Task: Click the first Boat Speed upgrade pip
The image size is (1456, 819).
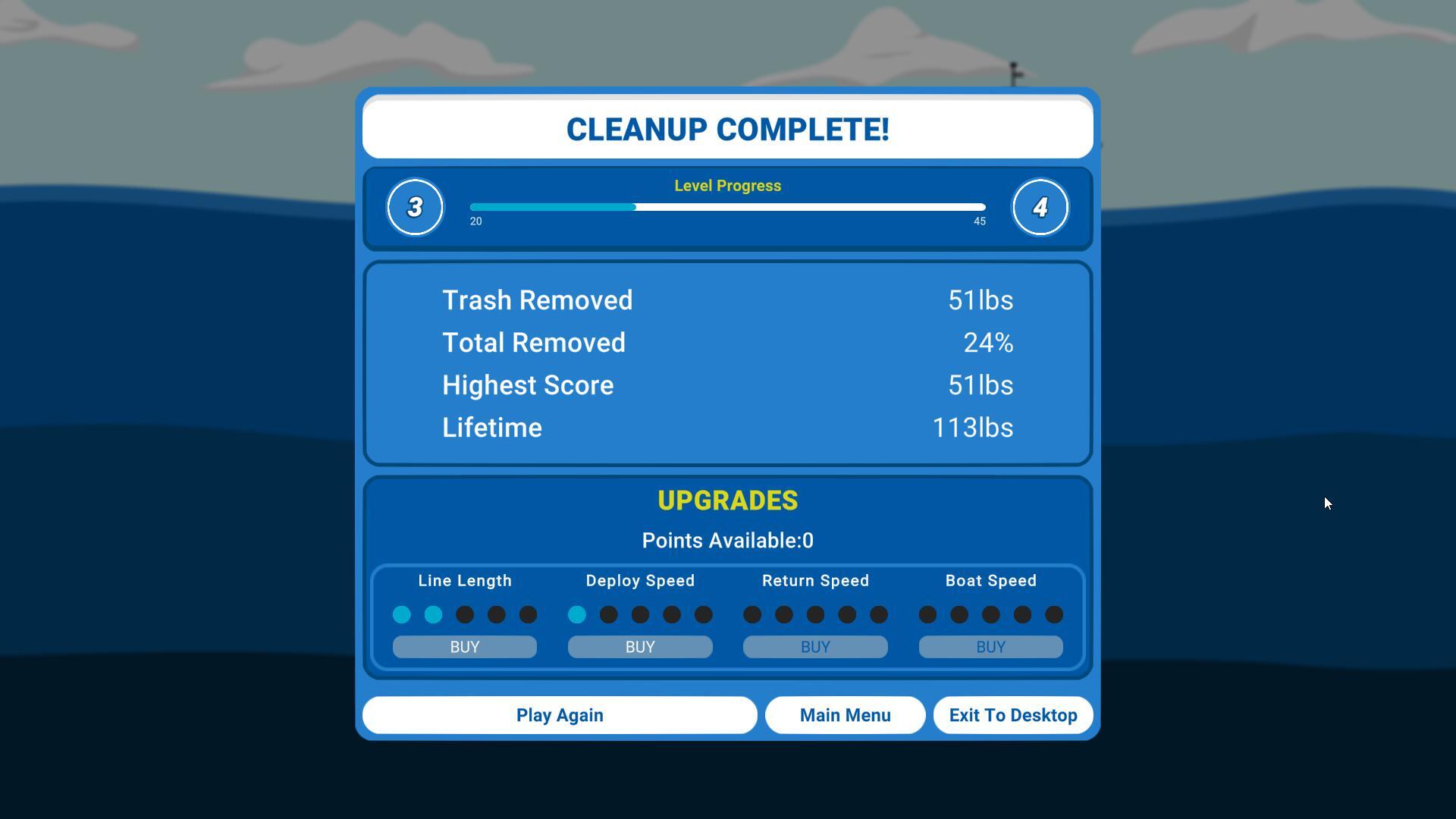Action: [x=927, y=615]
